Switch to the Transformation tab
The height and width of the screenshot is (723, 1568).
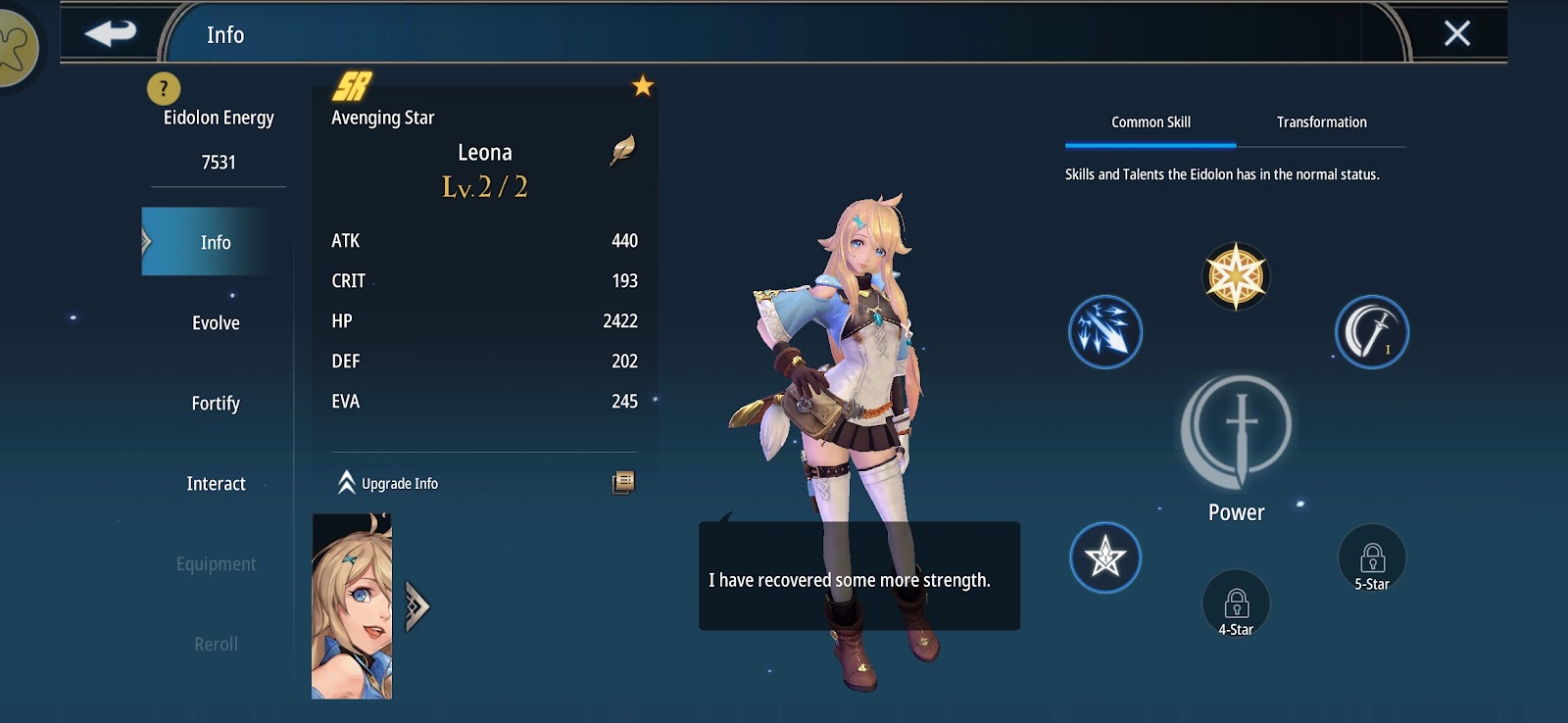[1321, 122]
